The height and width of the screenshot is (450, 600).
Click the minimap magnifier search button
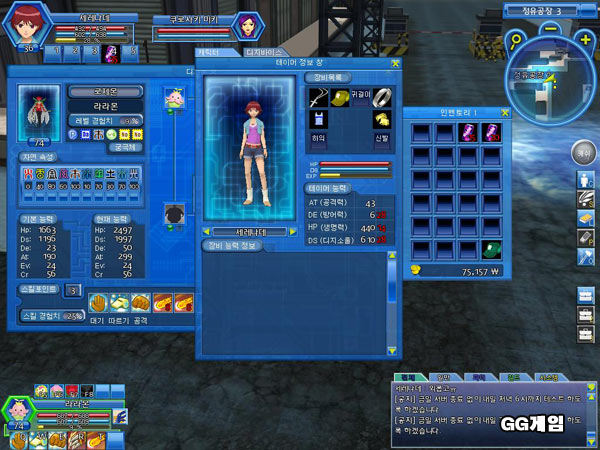(x=515, y=43)
